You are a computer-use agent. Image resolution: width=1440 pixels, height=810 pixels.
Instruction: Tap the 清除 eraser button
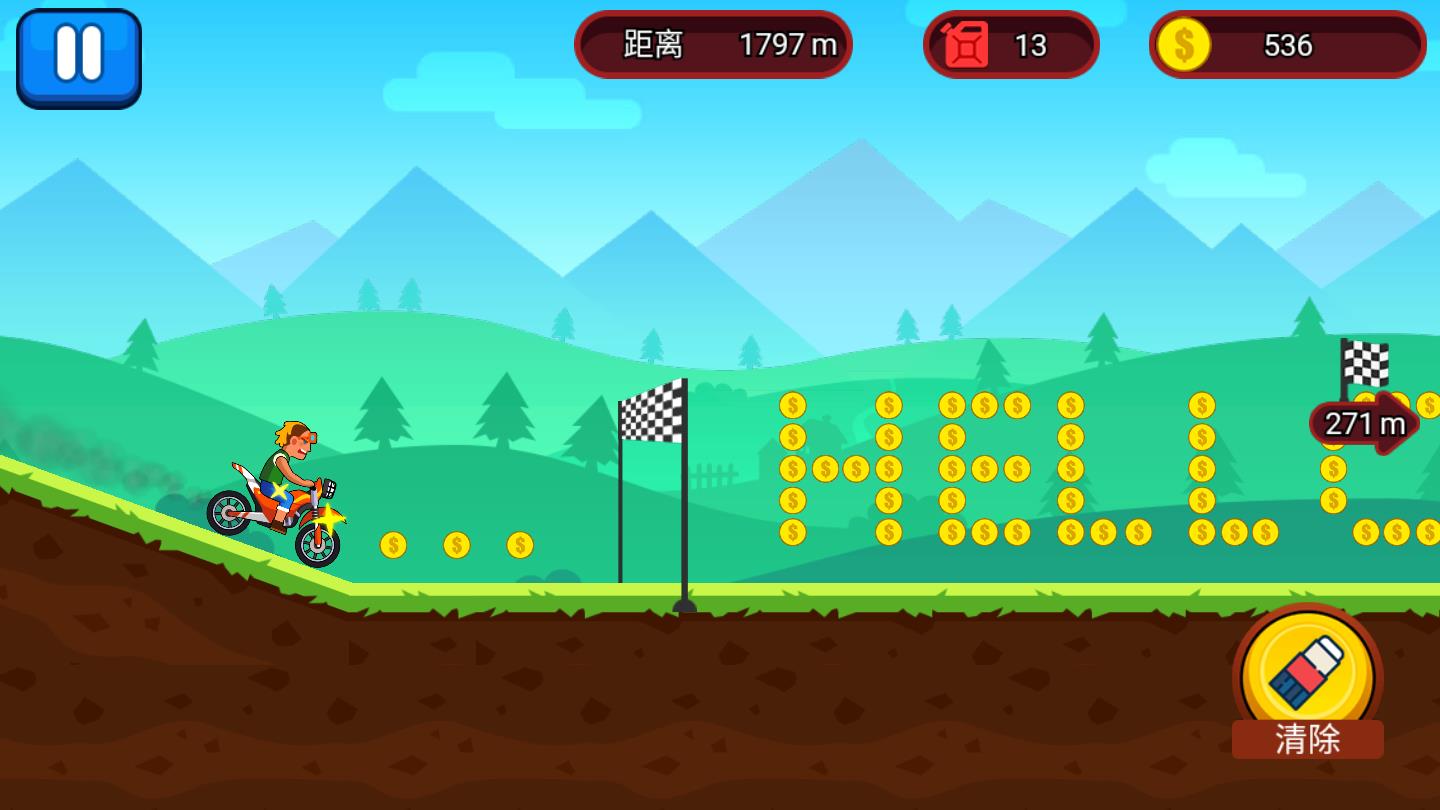pyautogui.click(x=1307, y=682)
